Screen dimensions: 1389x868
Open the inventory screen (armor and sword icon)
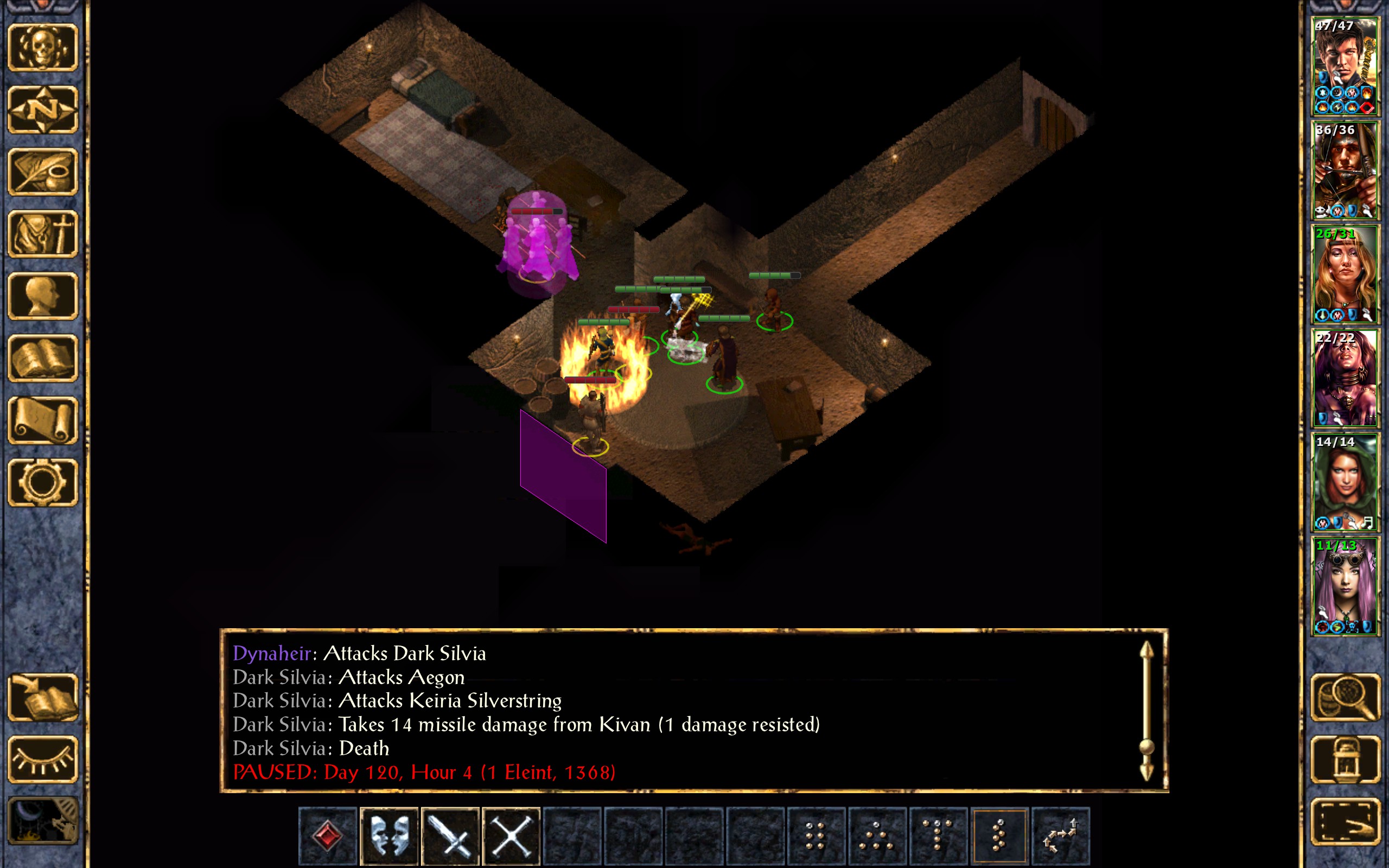(x=42, y=234)
